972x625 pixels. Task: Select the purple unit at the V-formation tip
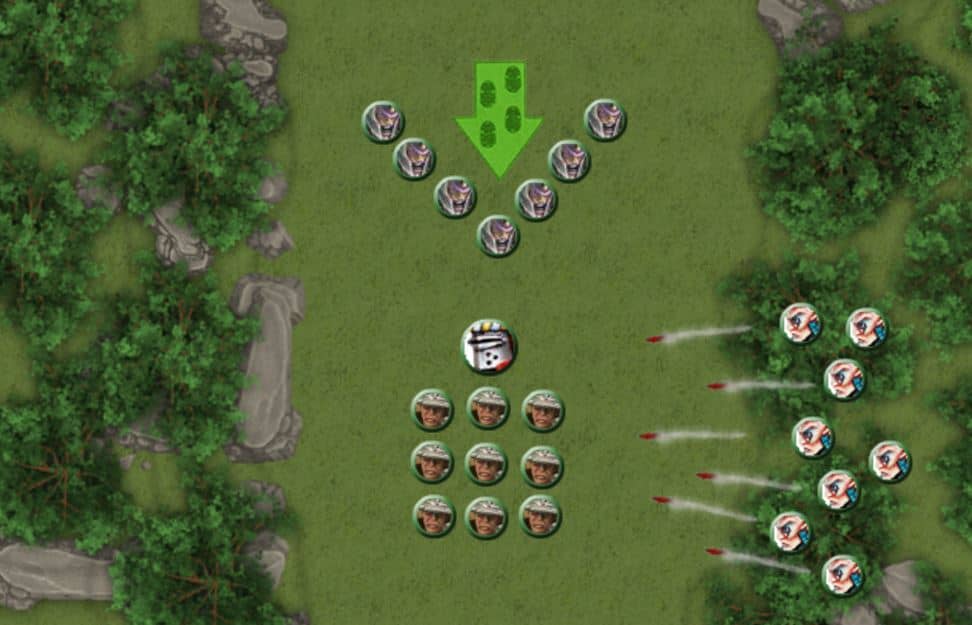(497, 236)
